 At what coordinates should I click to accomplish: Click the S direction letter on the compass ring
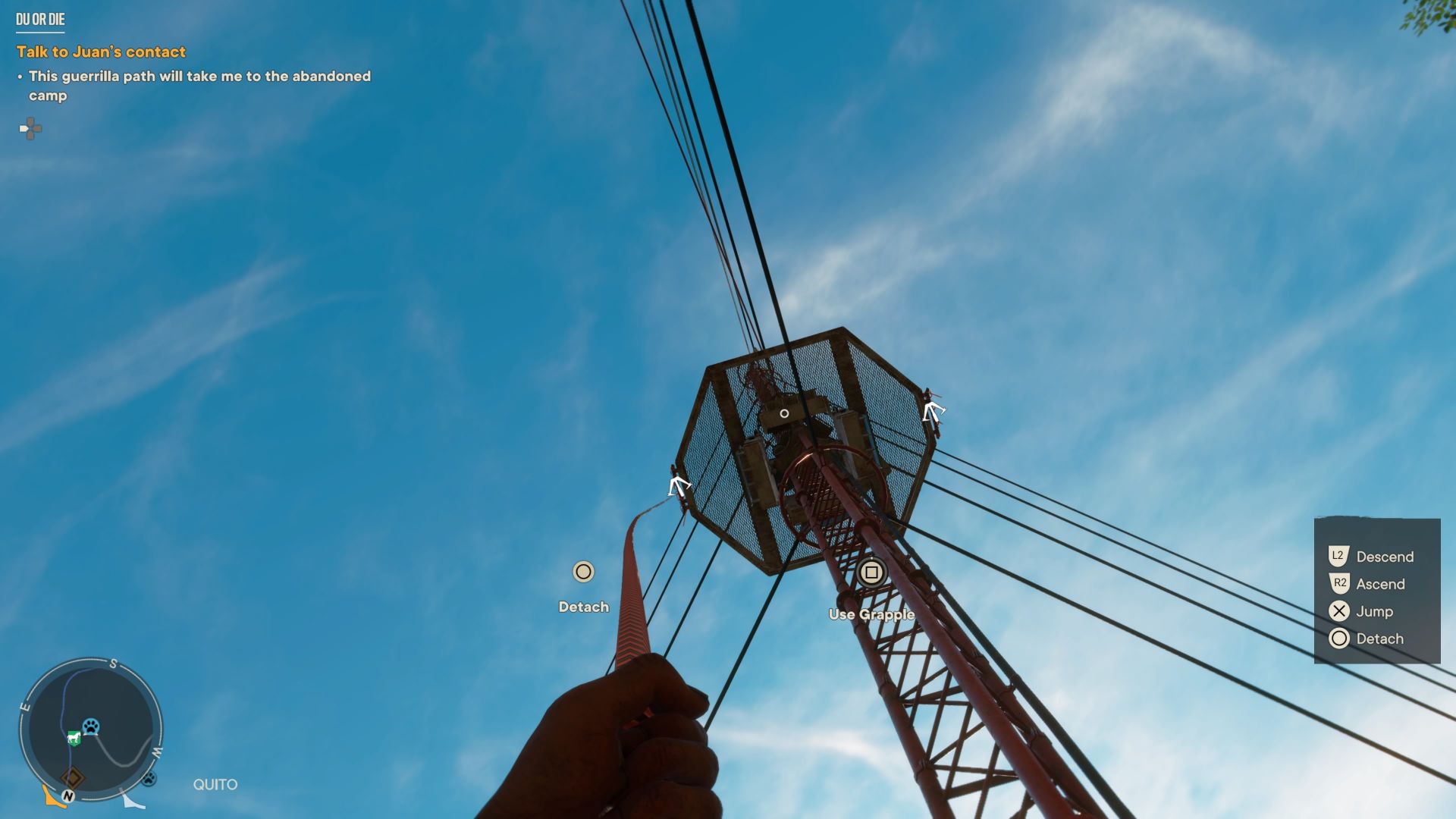112,661
